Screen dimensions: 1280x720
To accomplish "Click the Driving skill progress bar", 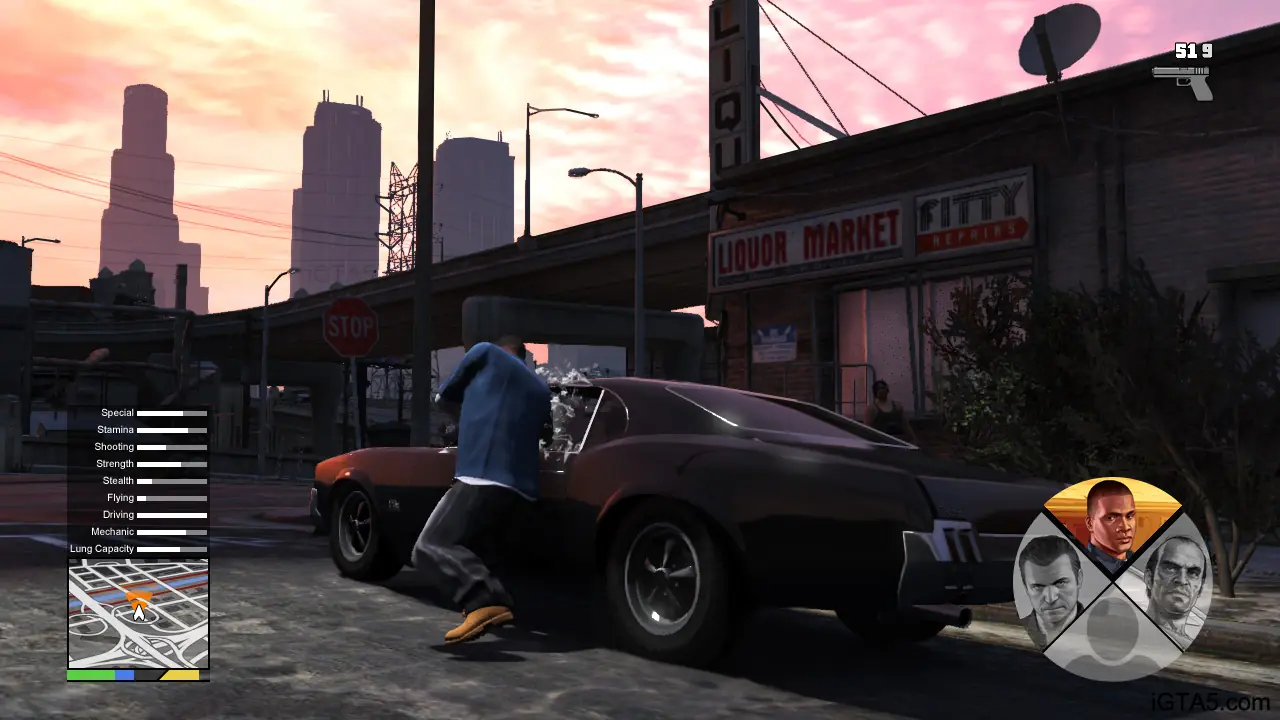I will point(170,514).
